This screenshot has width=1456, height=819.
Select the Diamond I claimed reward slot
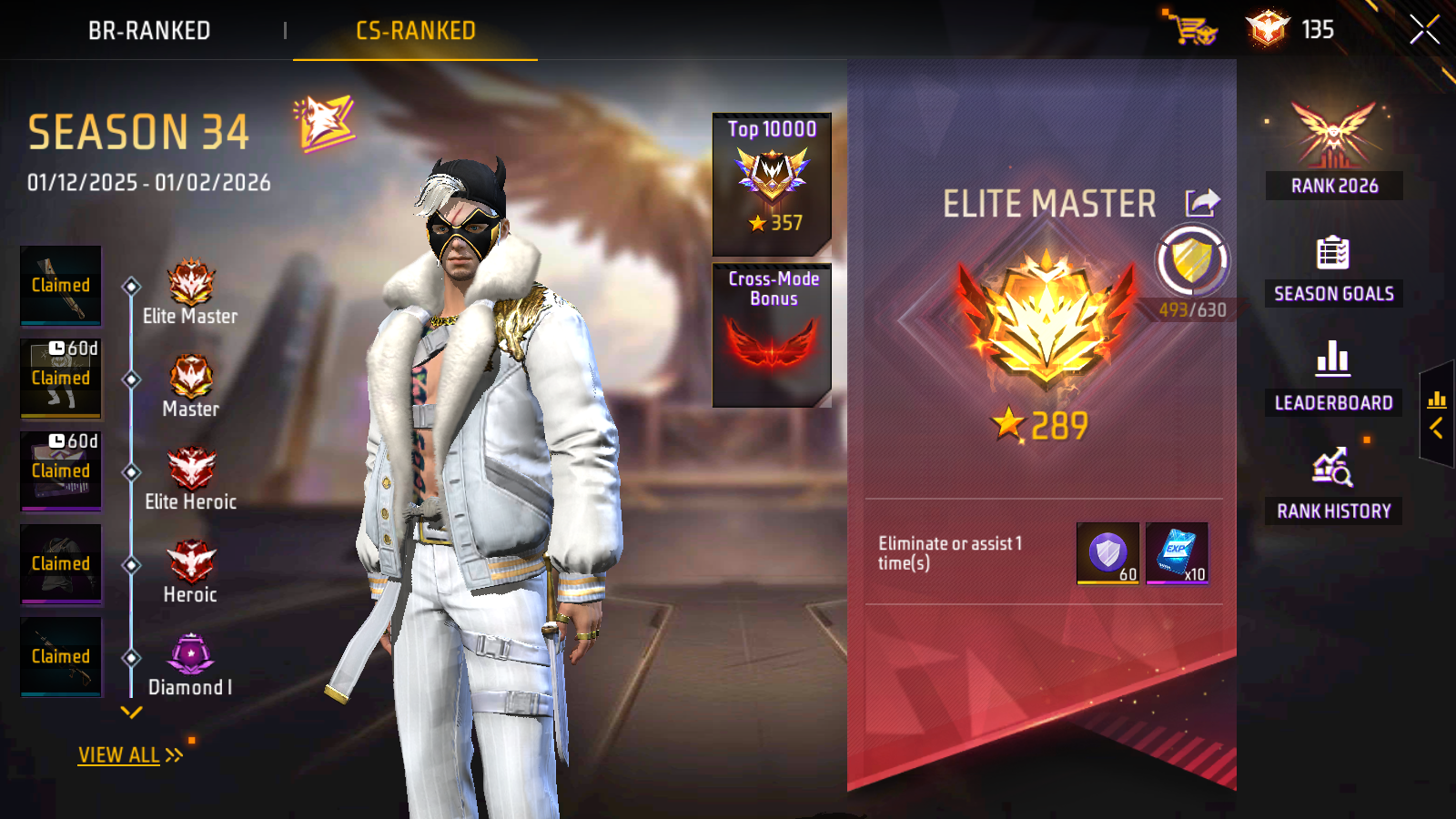pos(61,657)
